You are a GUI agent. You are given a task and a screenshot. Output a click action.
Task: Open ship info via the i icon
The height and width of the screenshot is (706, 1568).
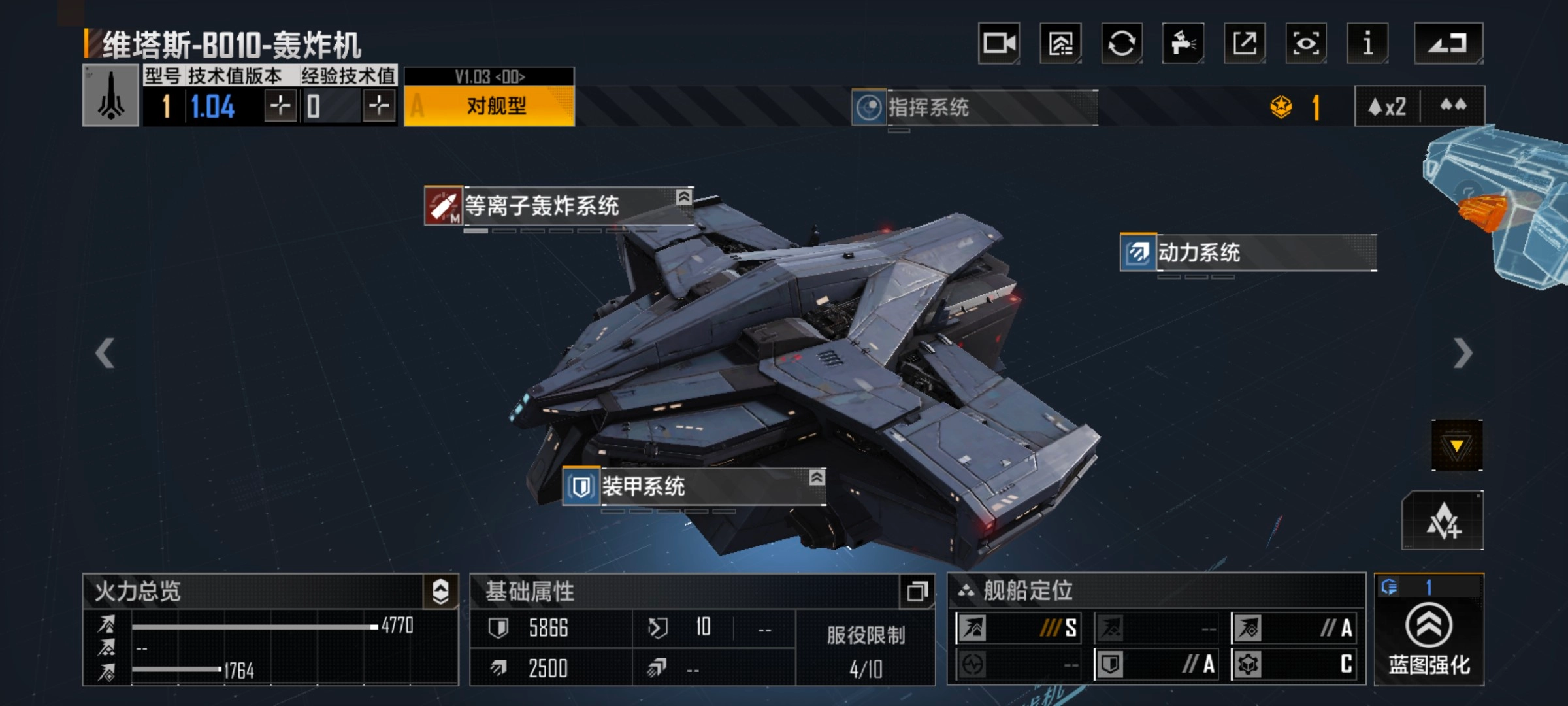click(1367, 42)
